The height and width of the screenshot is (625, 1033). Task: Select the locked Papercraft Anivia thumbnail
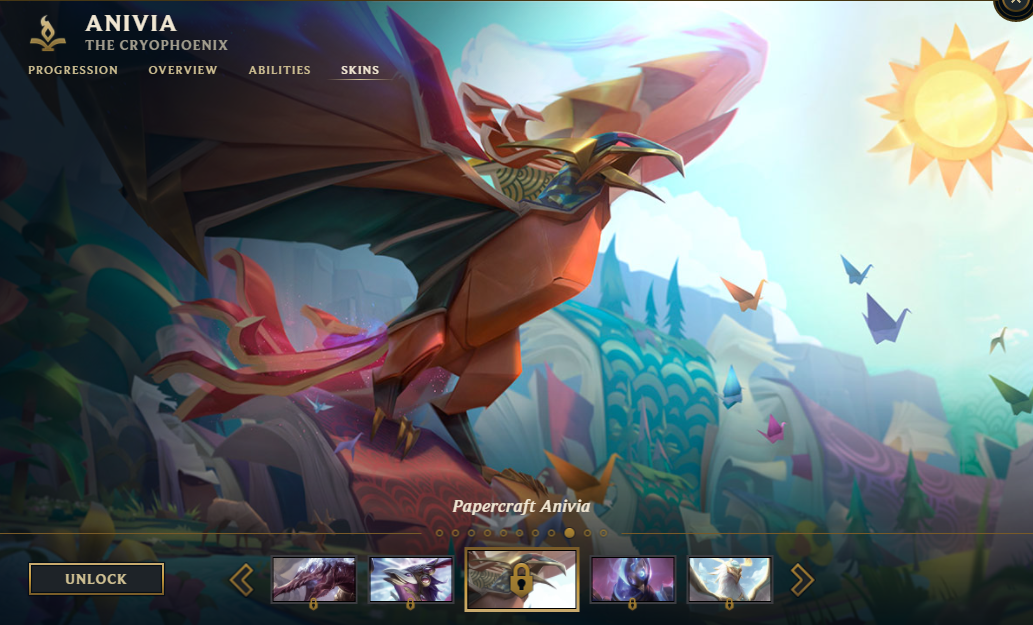click(x=521, y=580)
